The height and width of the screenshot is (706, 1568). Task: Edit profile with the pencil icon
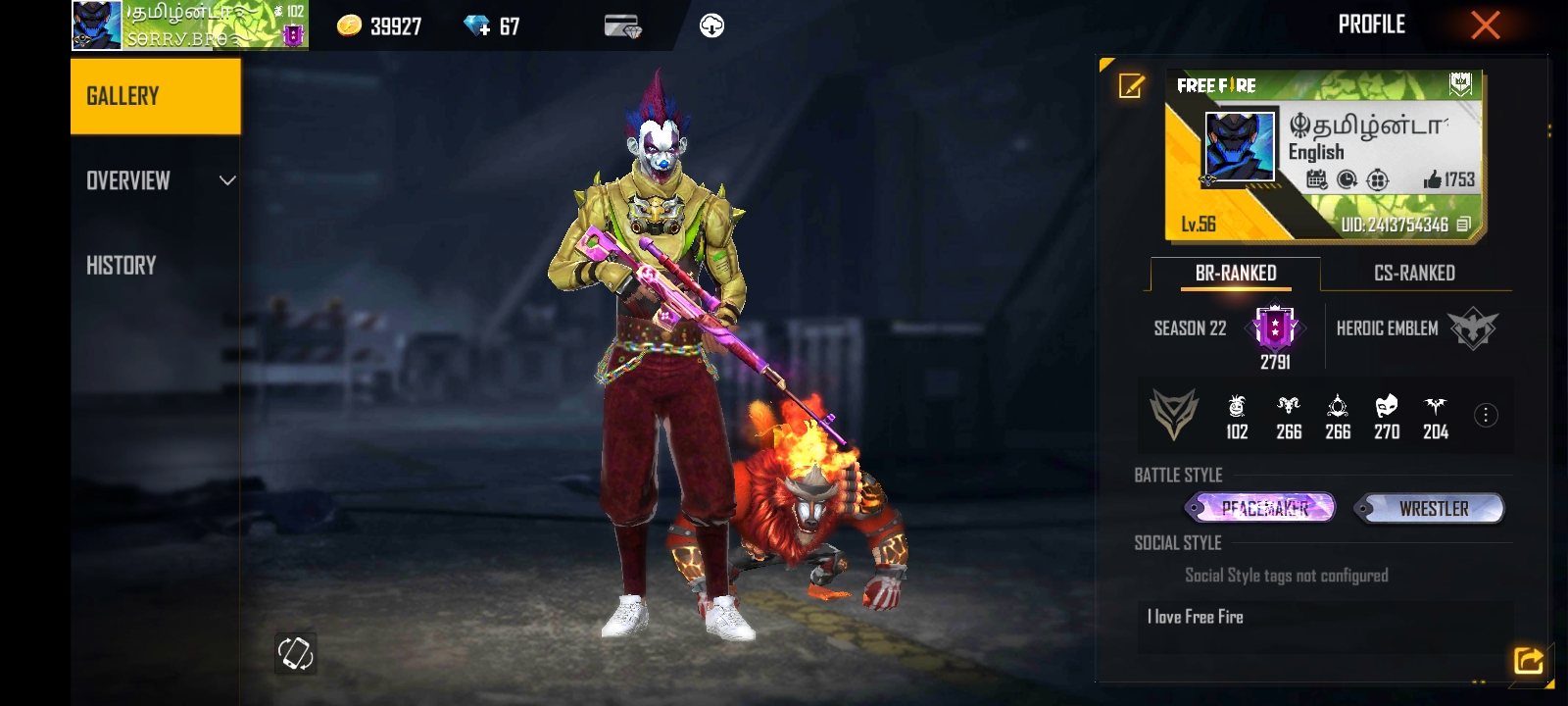(x=1131, y=86)
